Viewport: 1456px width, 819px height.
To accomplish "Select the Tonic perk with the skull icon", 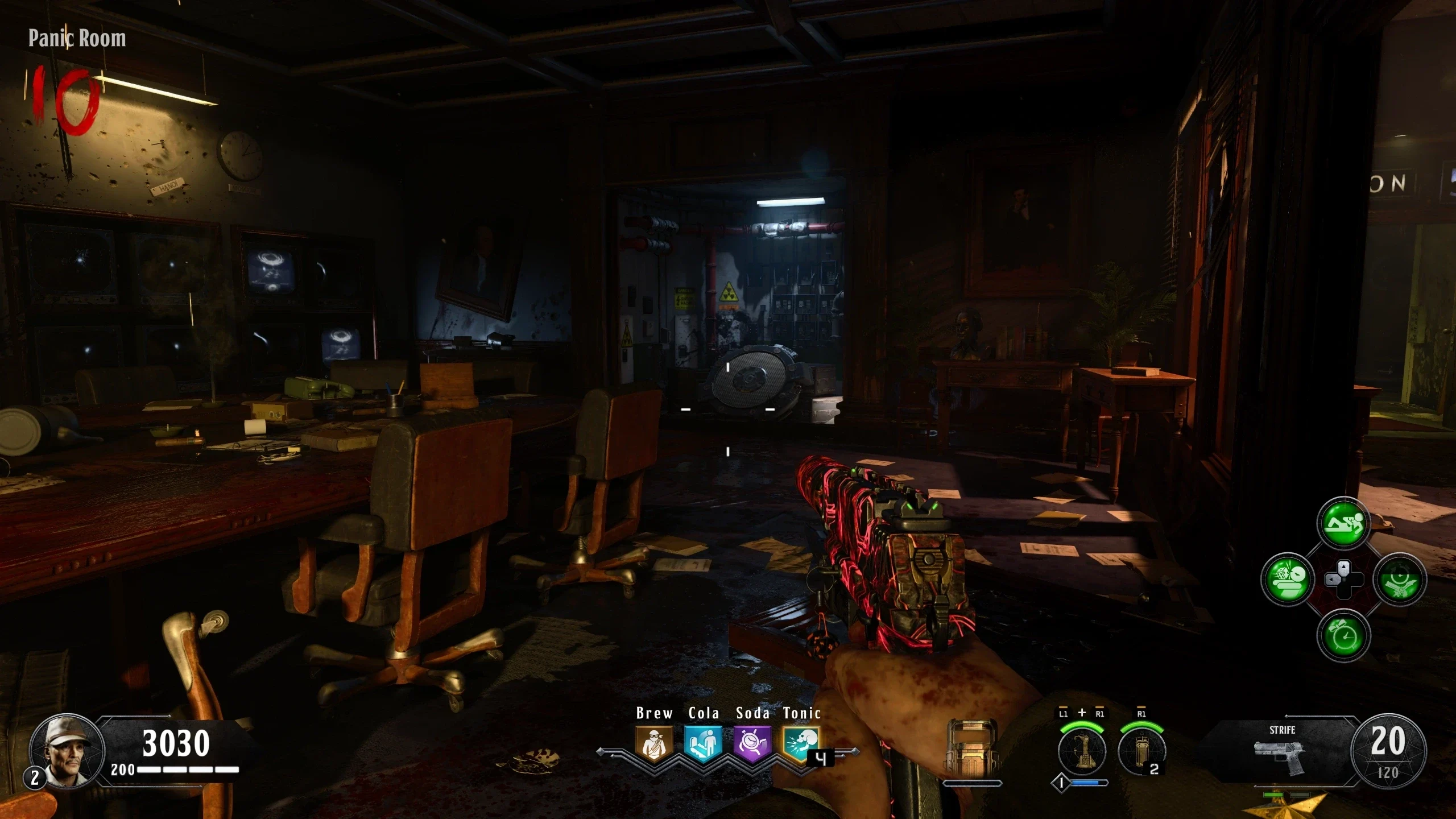I will (801, 743).
